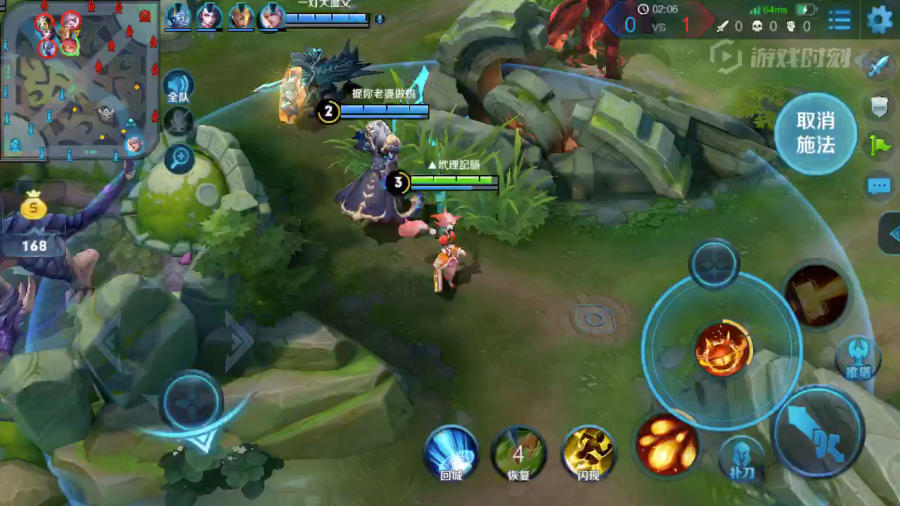Use the 恢复 heal ability
Screen dimensions: 900x506
(x=518, y=452)
